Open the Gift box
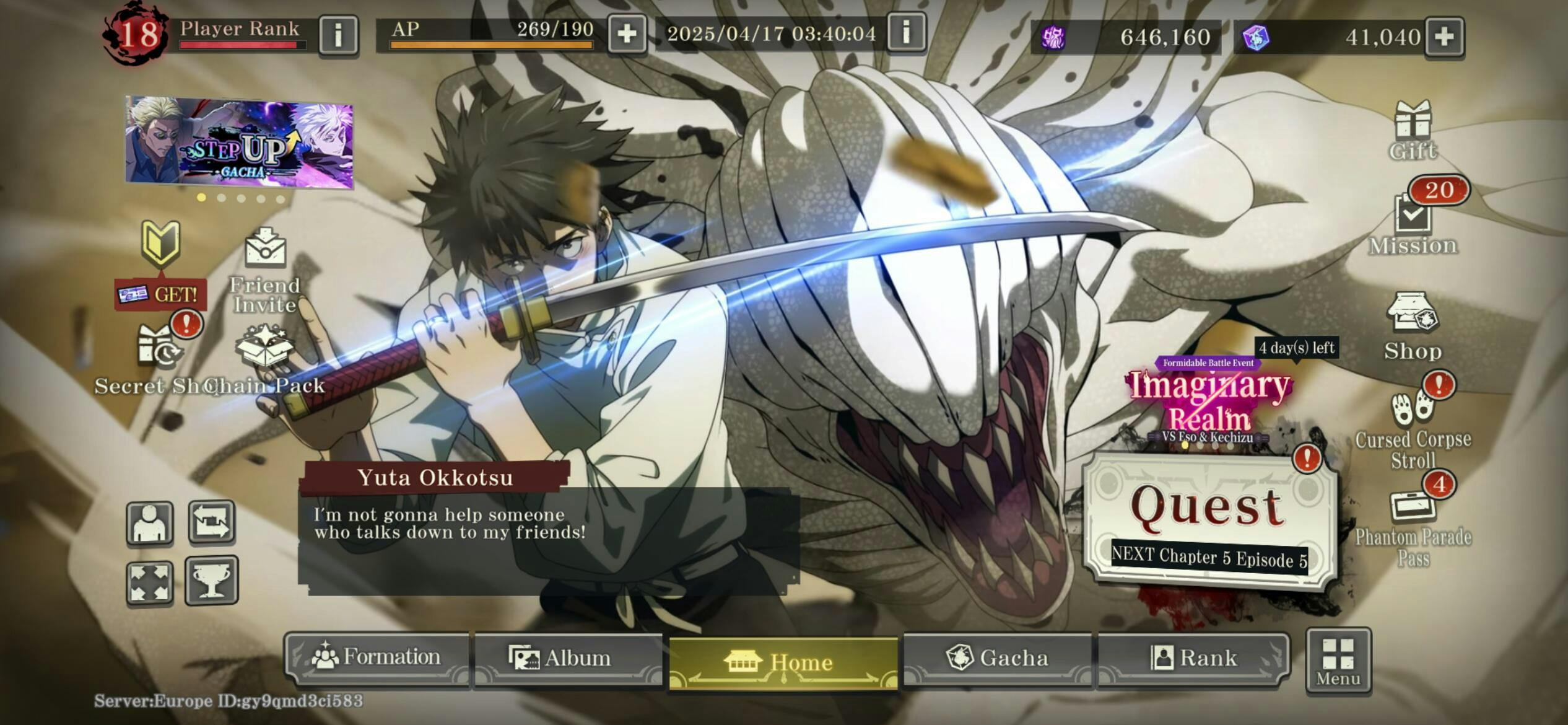Image resolution: width=1568 pixels, height=725 pixels. pos(1412,131)
